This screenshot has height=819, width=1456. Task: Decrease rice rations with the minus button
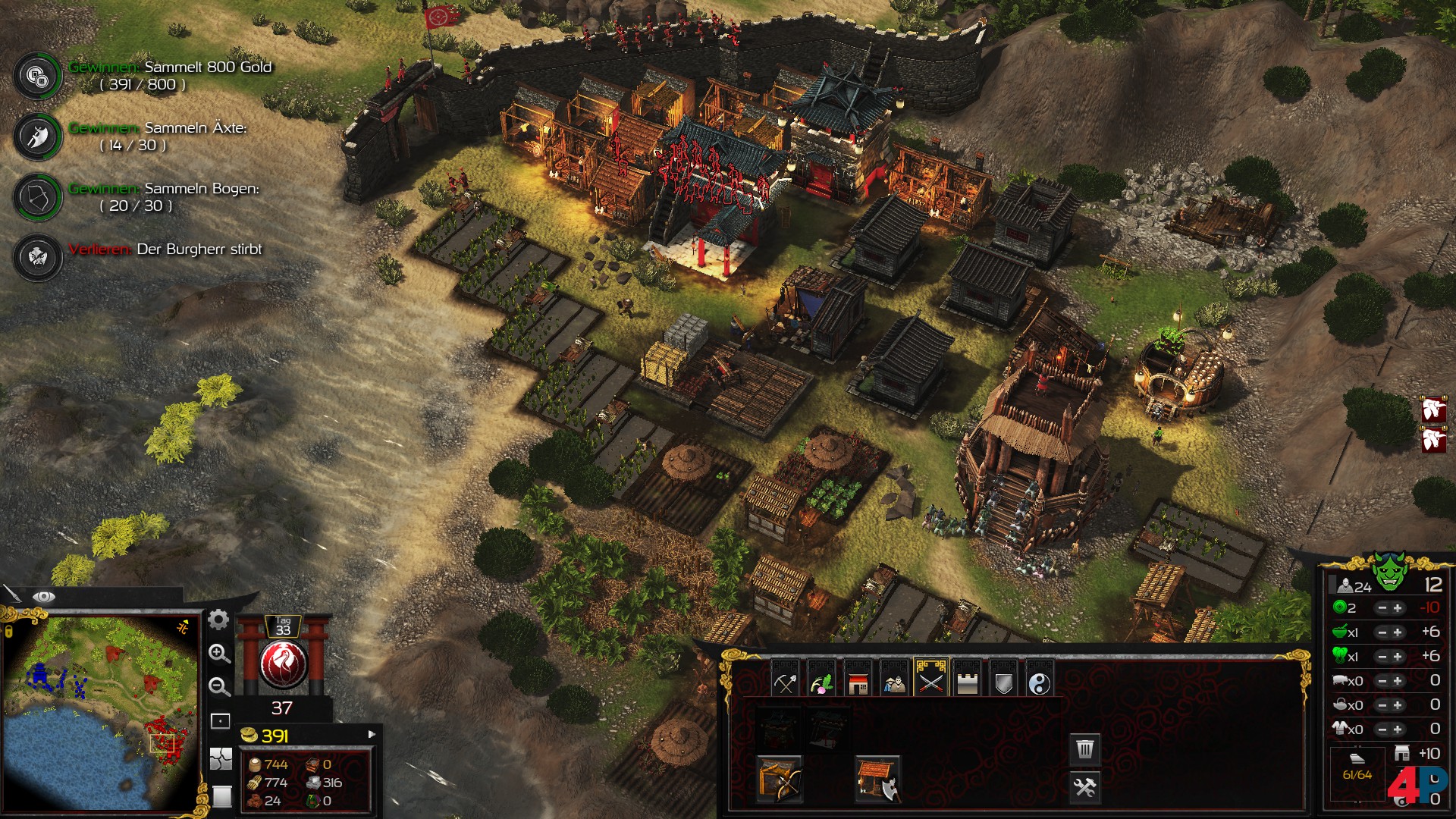(x=1382, y=632)
